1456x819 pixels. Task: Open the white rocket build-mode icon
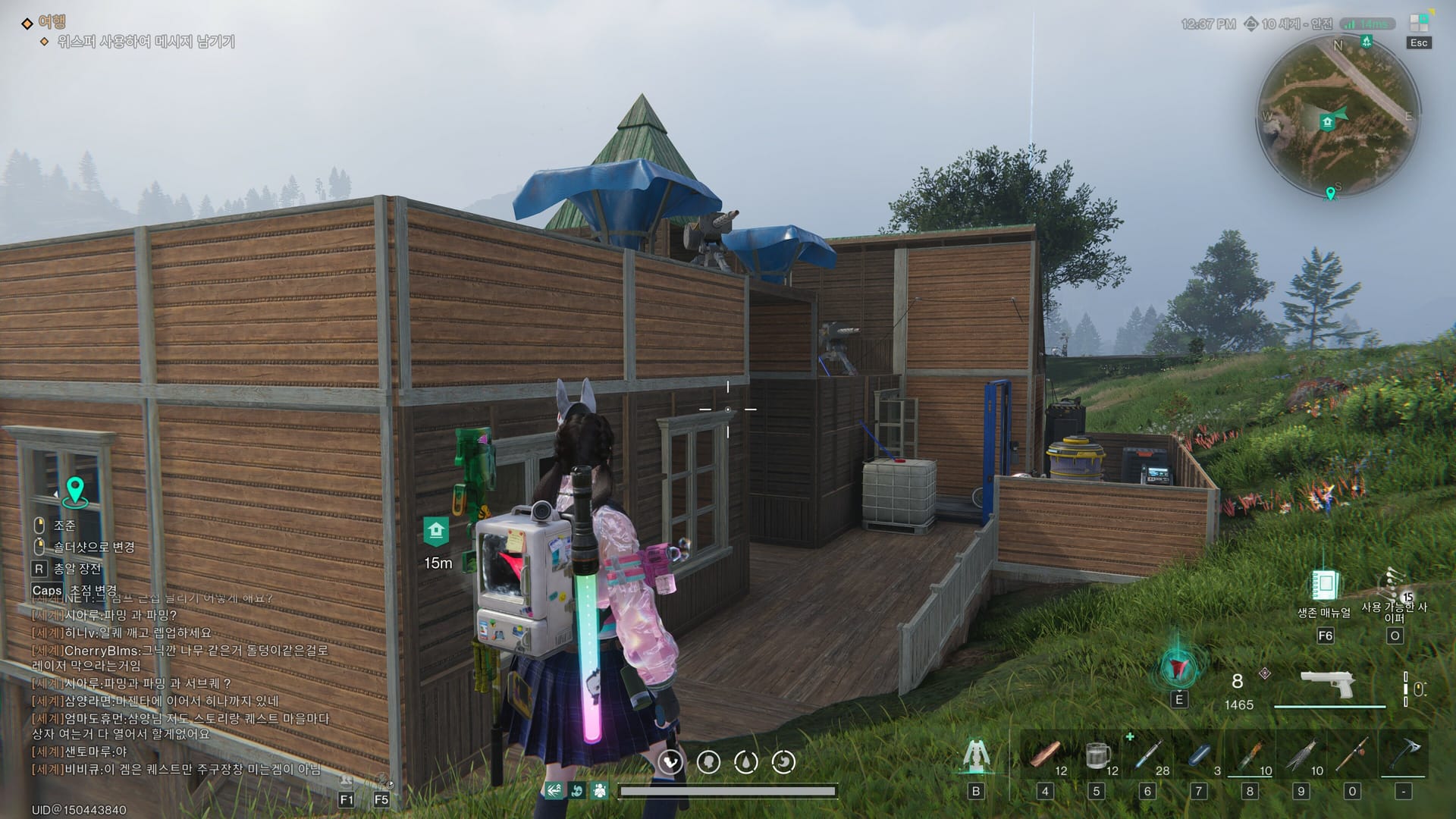pyautogui.click(x=976, y=755)
